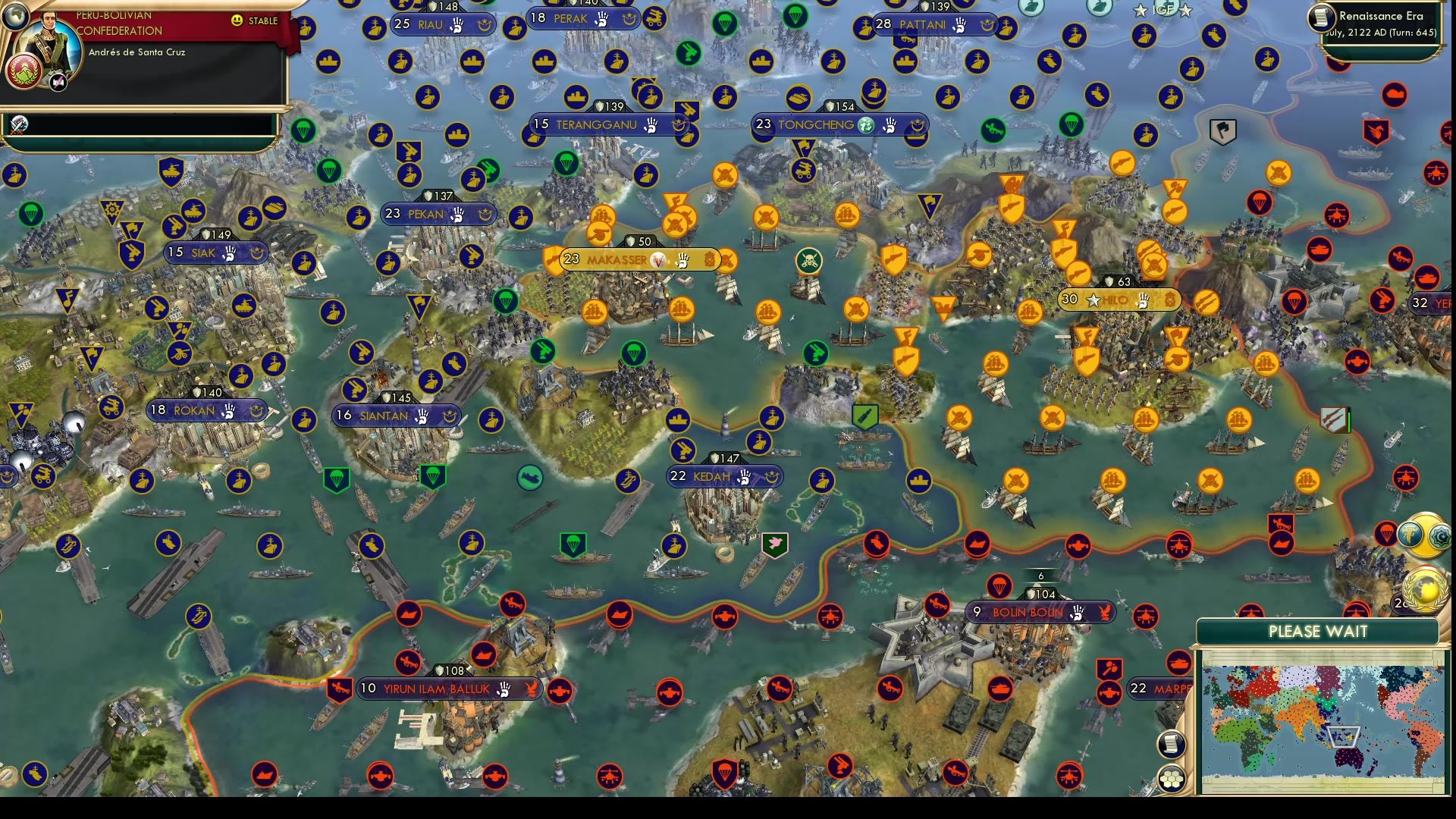Select the Makasser city banner
The height and width of the screenshot is (819, 1456).
point(637,259)
